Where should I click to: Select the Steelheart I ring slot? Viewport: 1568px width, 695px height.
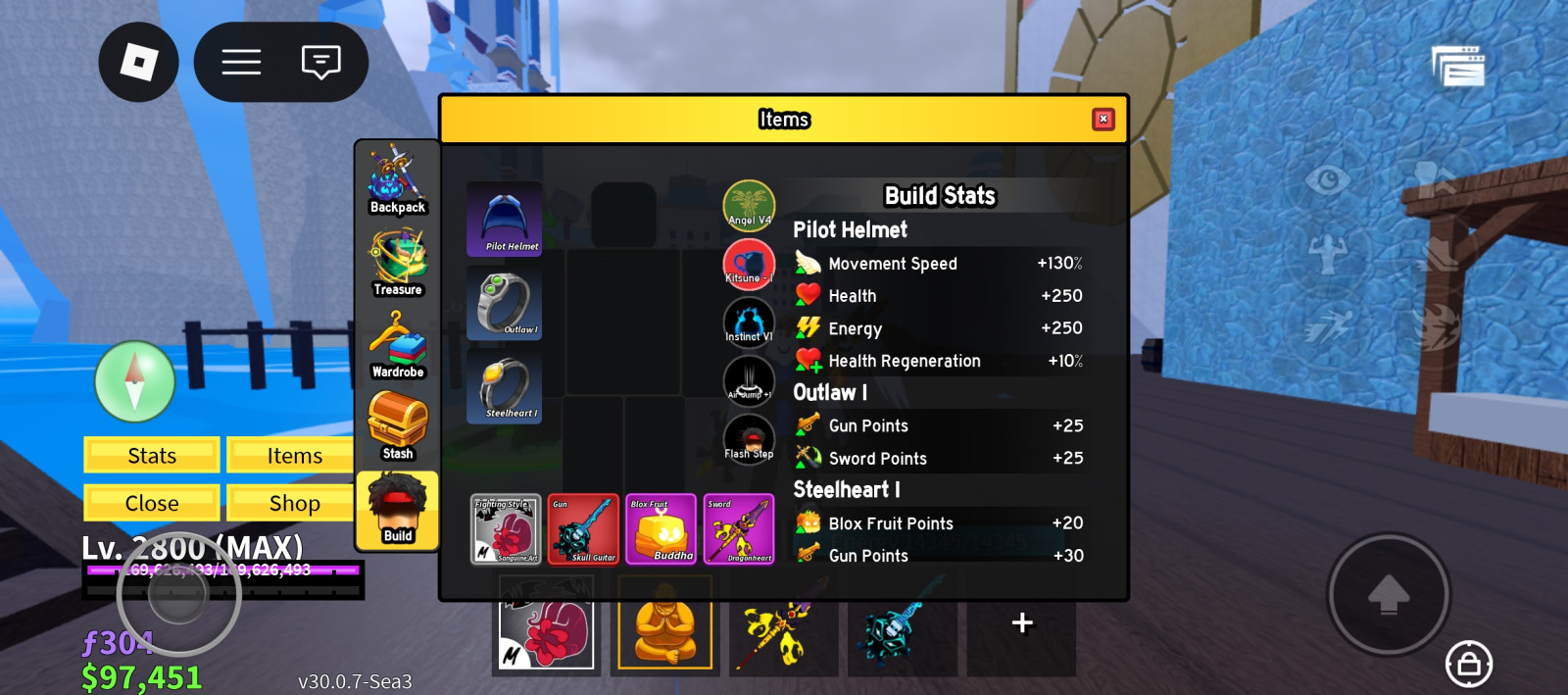click(505, 388)
